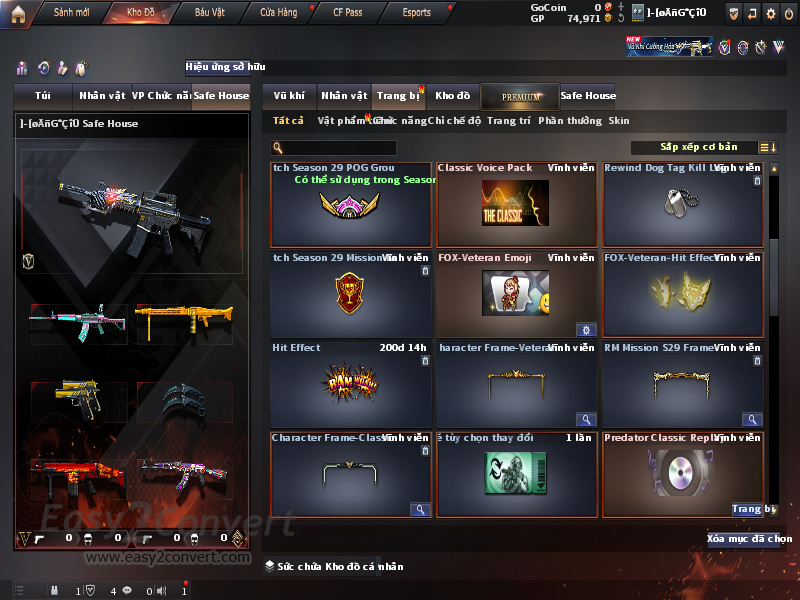Viewport: 800px width, 600px height.
Task: Choose the Hit Effect item tile
Action: click(350, 384)
